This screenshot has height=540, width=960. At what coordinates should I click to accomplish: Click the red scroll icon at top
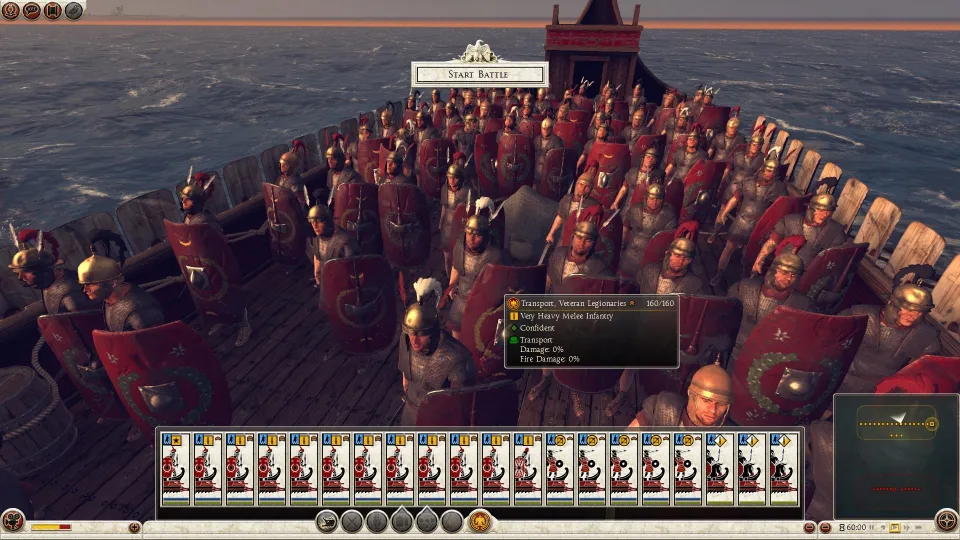[x=53, y=11]
